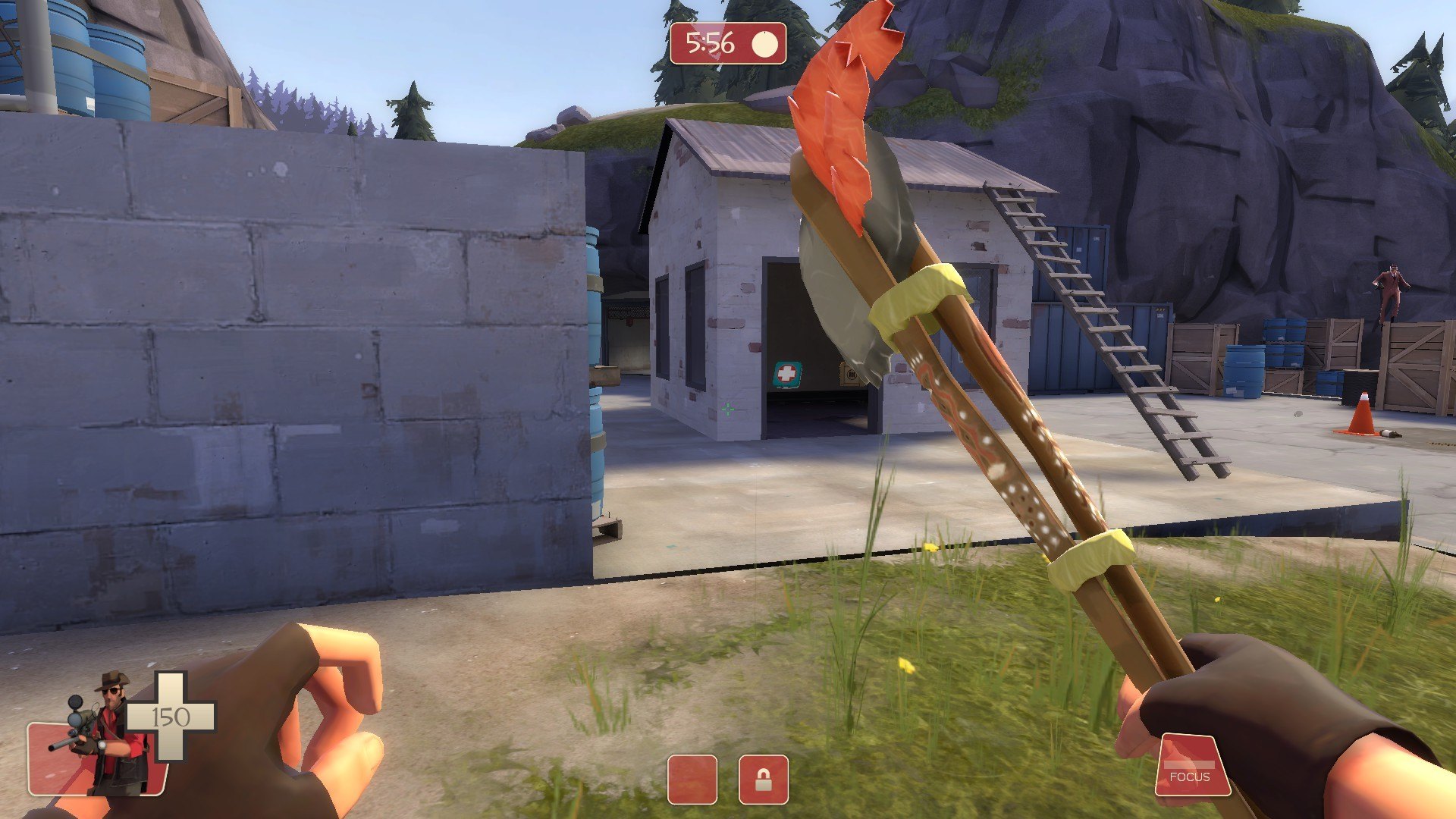Select the plain red control point icon

(692, 779)
